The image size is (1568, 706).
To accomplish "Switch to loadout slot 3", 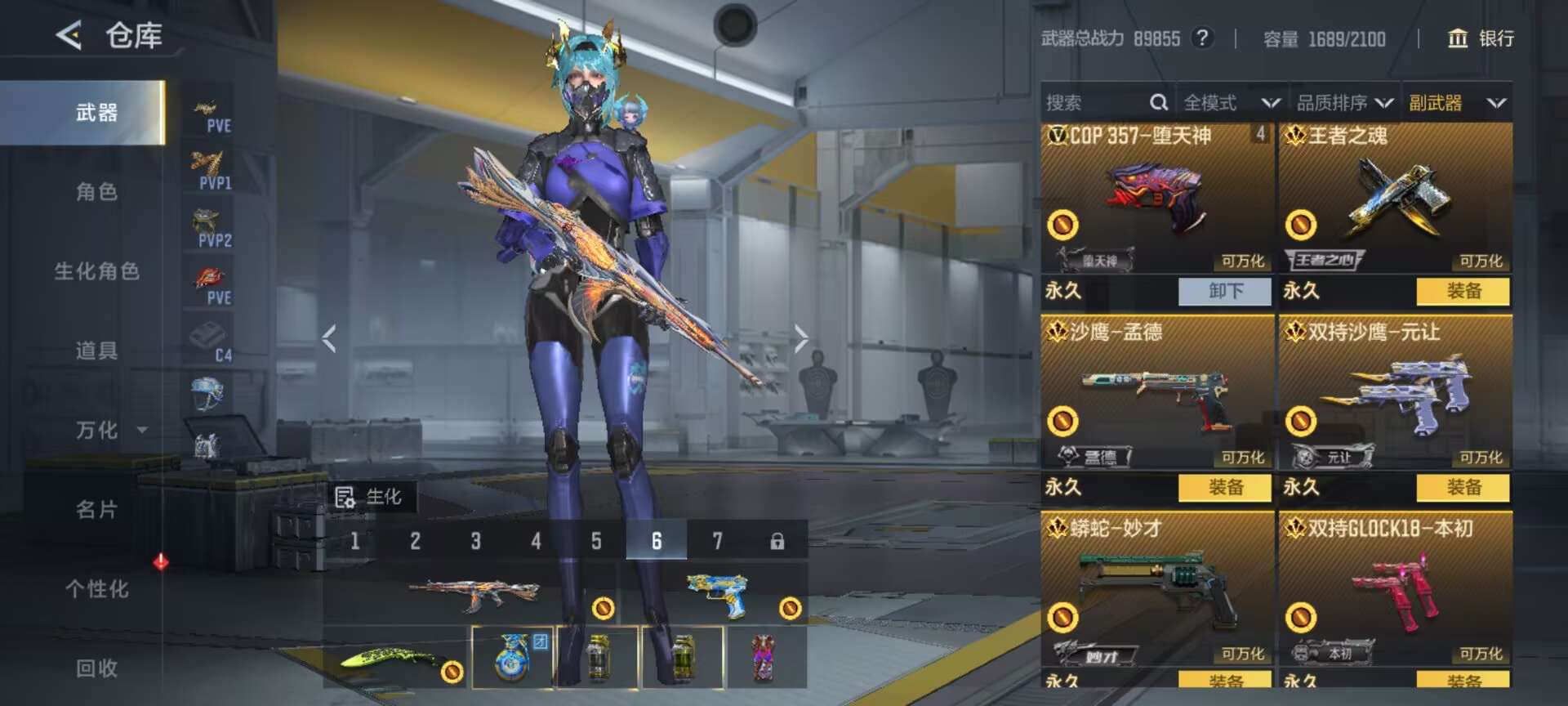I will 475,541.
